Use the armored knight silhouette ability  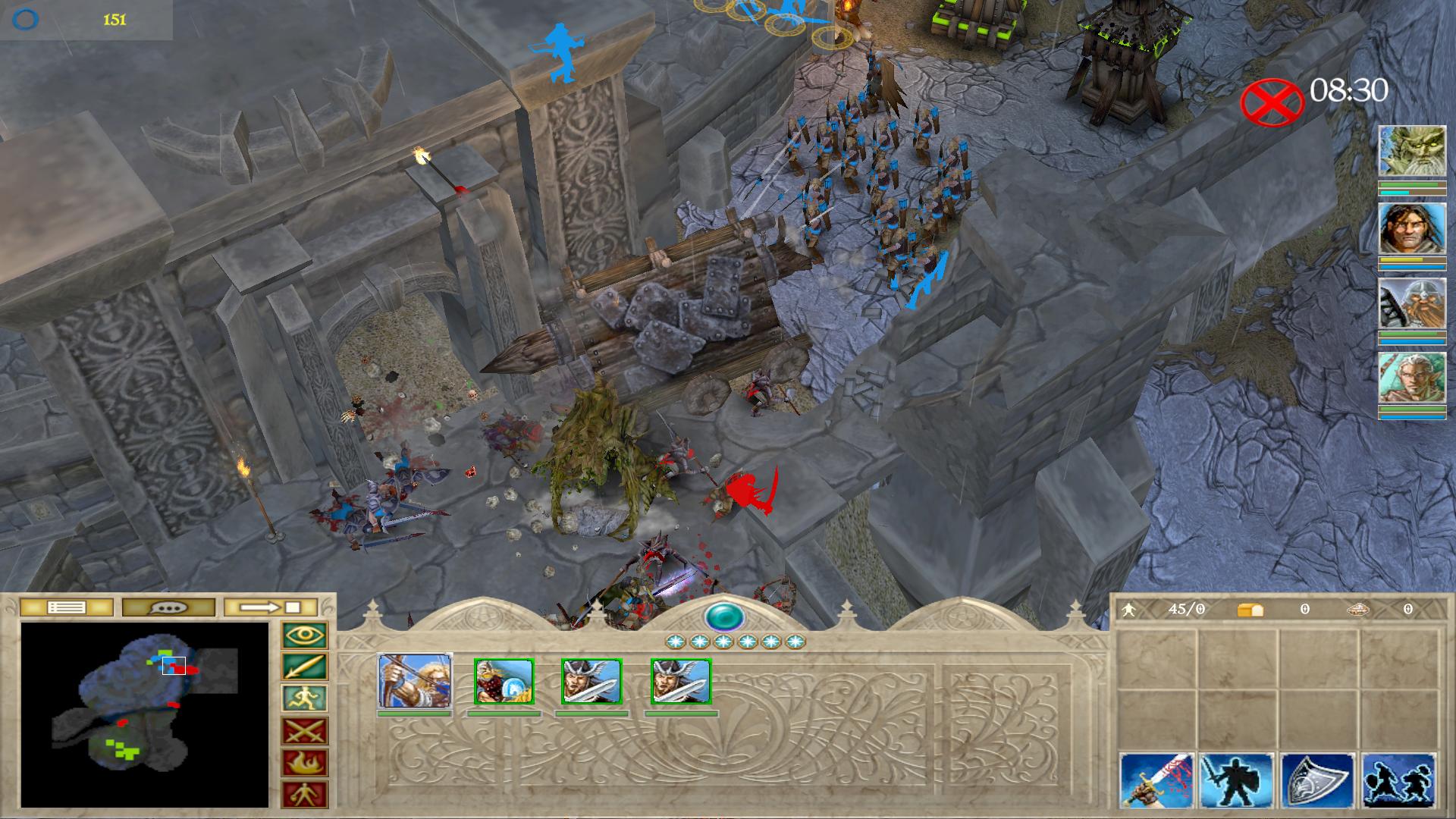[1238, 781]
